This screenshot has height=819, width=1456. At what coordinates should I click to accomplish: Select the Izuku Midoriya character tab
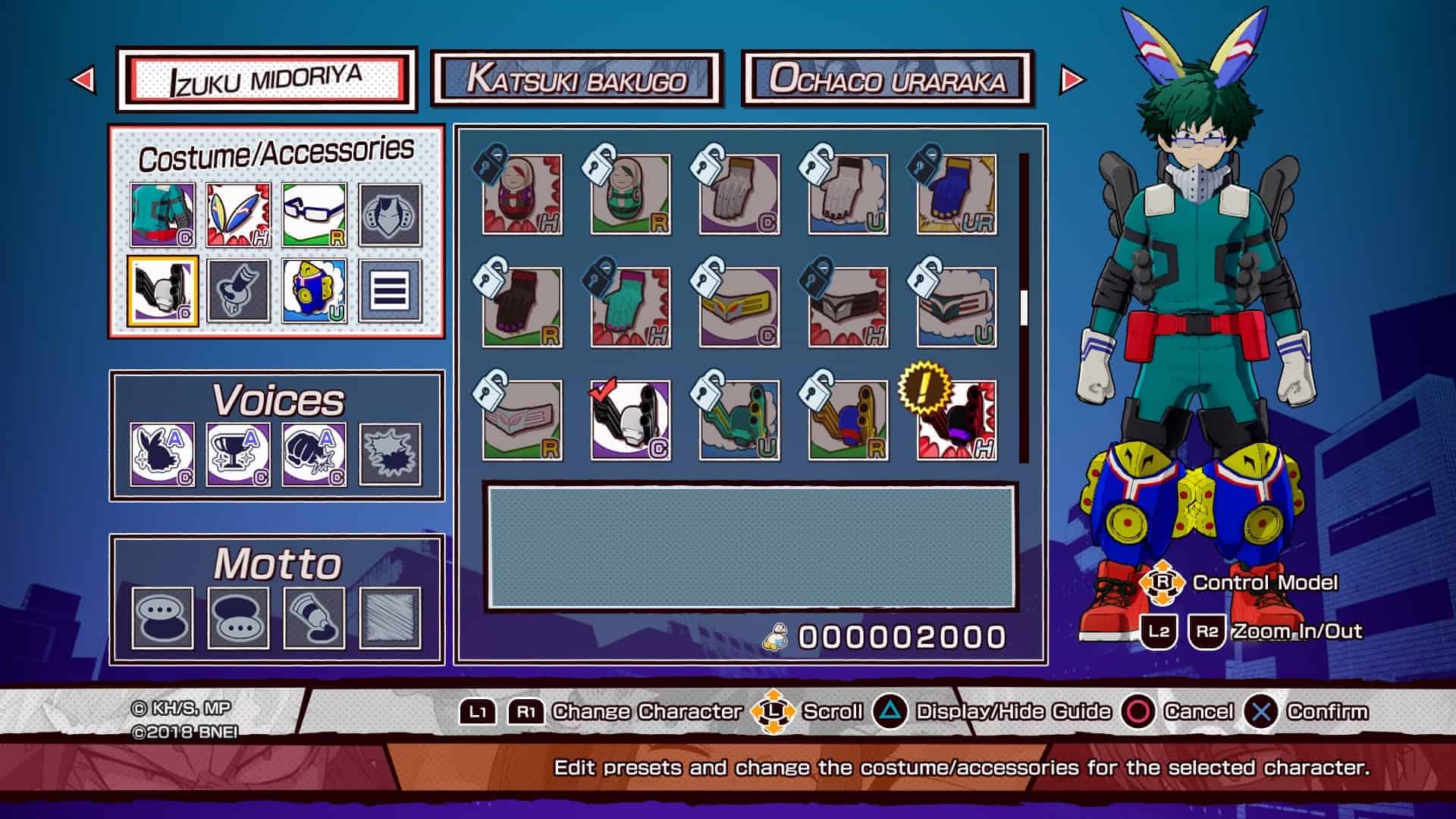tap(266, 79)
